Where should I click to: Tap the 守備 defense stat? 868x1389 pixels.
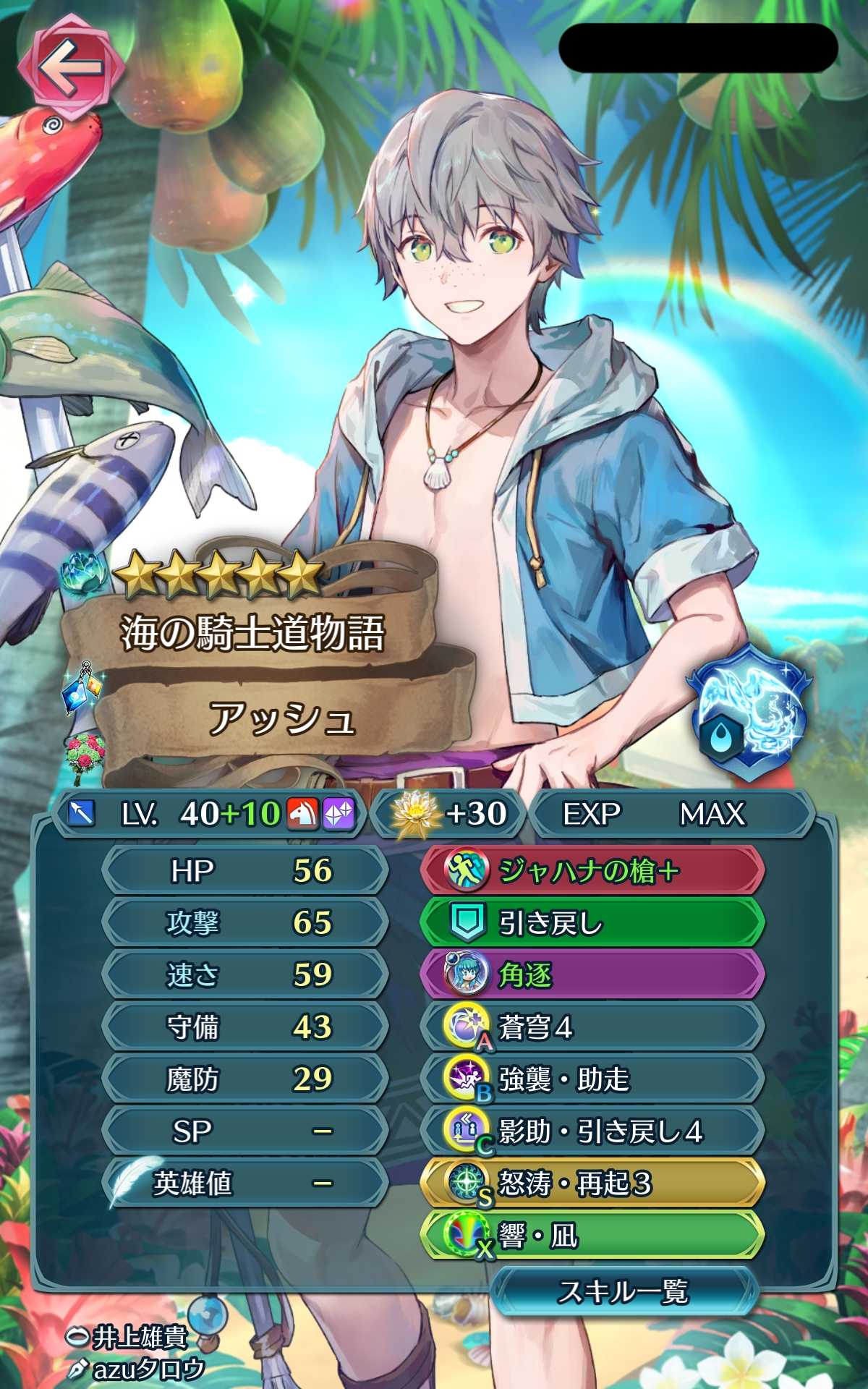(x=246, y=1027)
